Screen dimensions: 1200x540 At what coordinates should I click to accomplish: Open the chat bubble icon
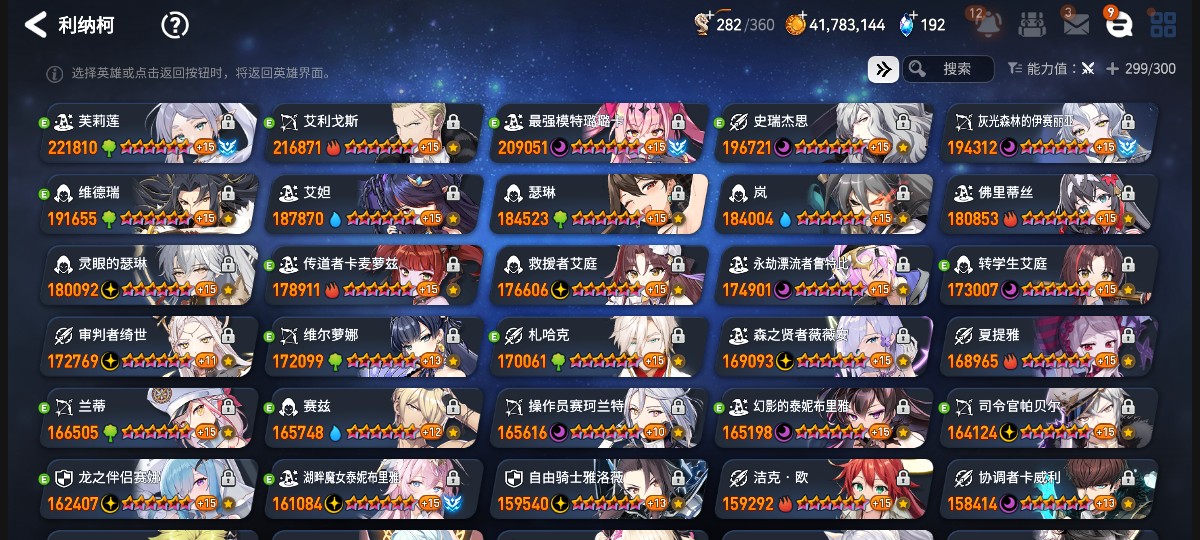(1120, 24)
